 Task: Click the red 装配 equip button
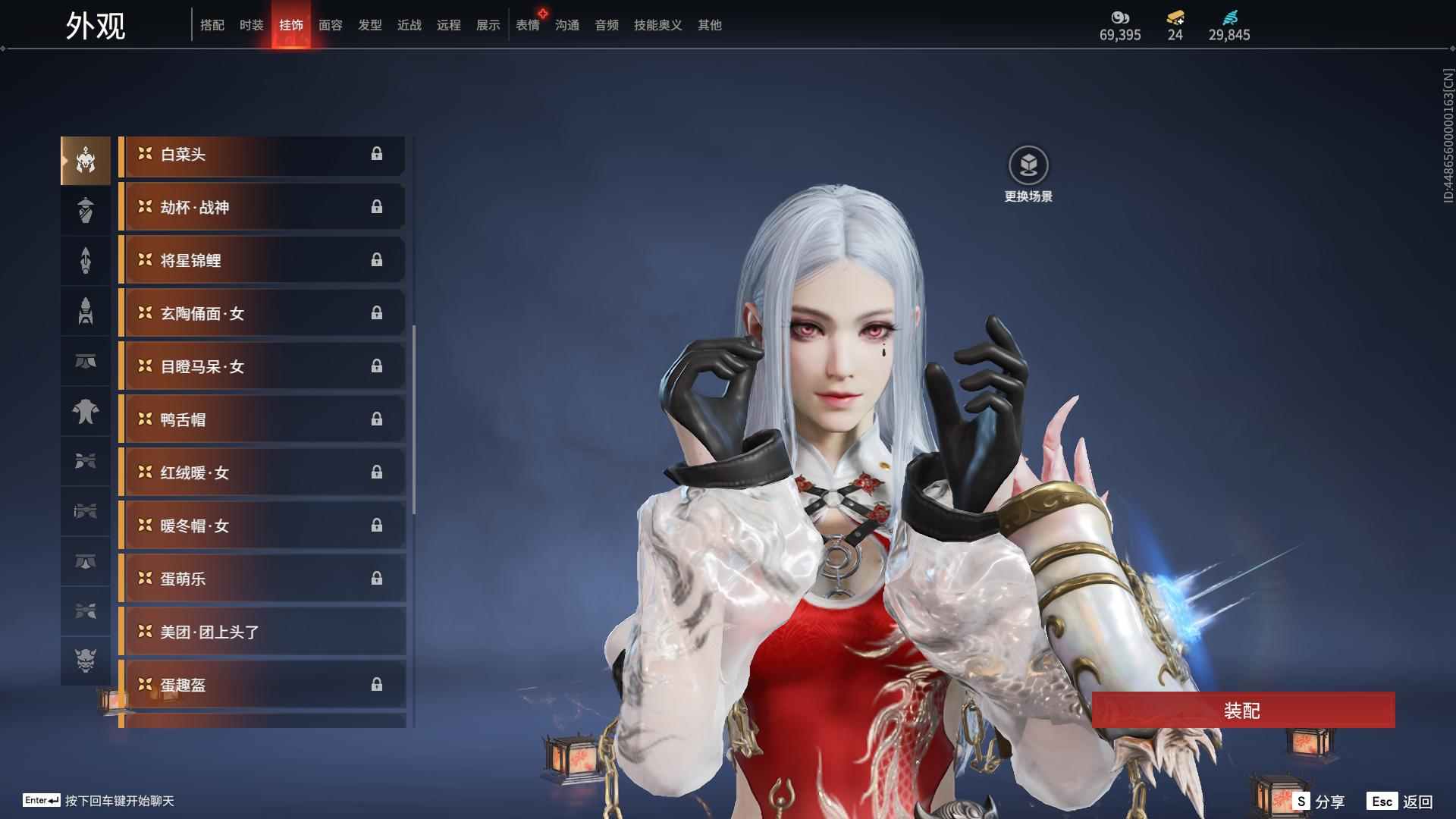1243,711
